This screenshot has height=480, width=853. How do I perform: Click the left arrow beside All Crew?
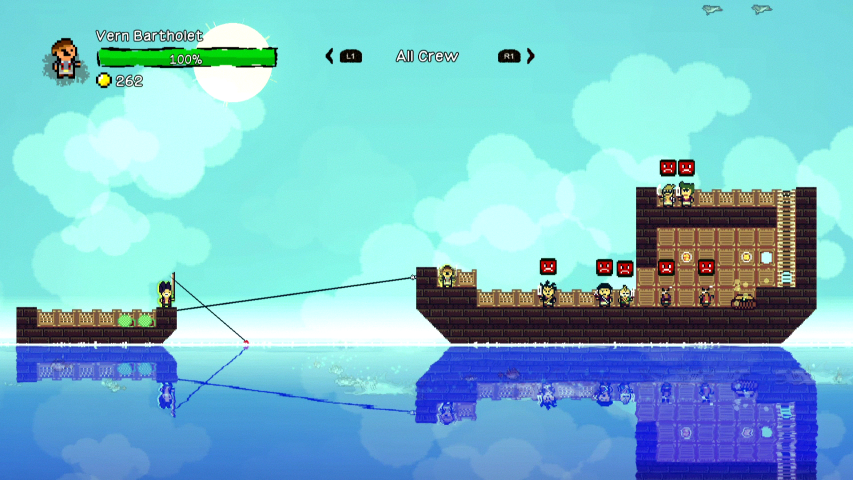point(330,56)
